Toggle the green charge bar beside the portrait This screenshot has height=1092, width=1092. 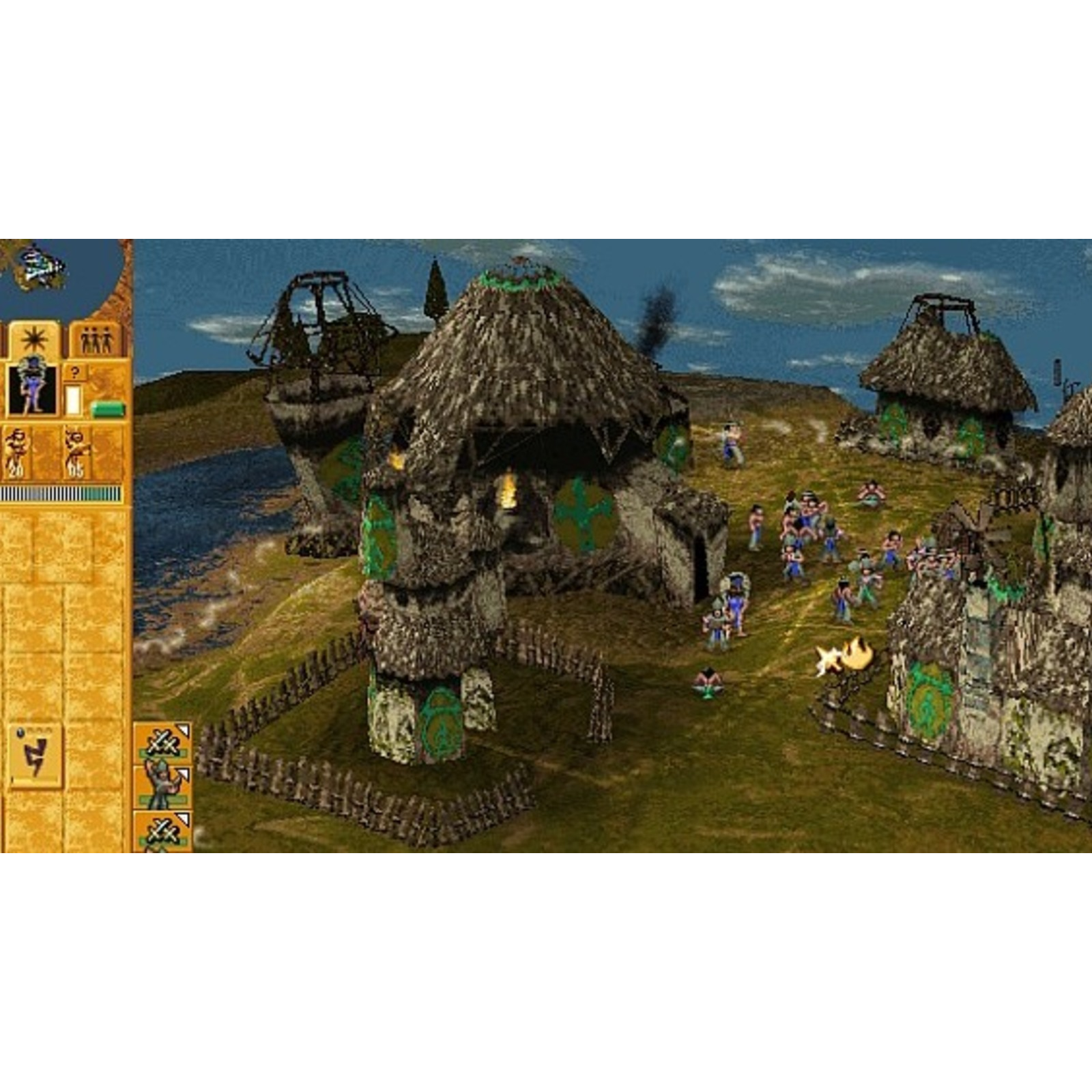(109, 408)
